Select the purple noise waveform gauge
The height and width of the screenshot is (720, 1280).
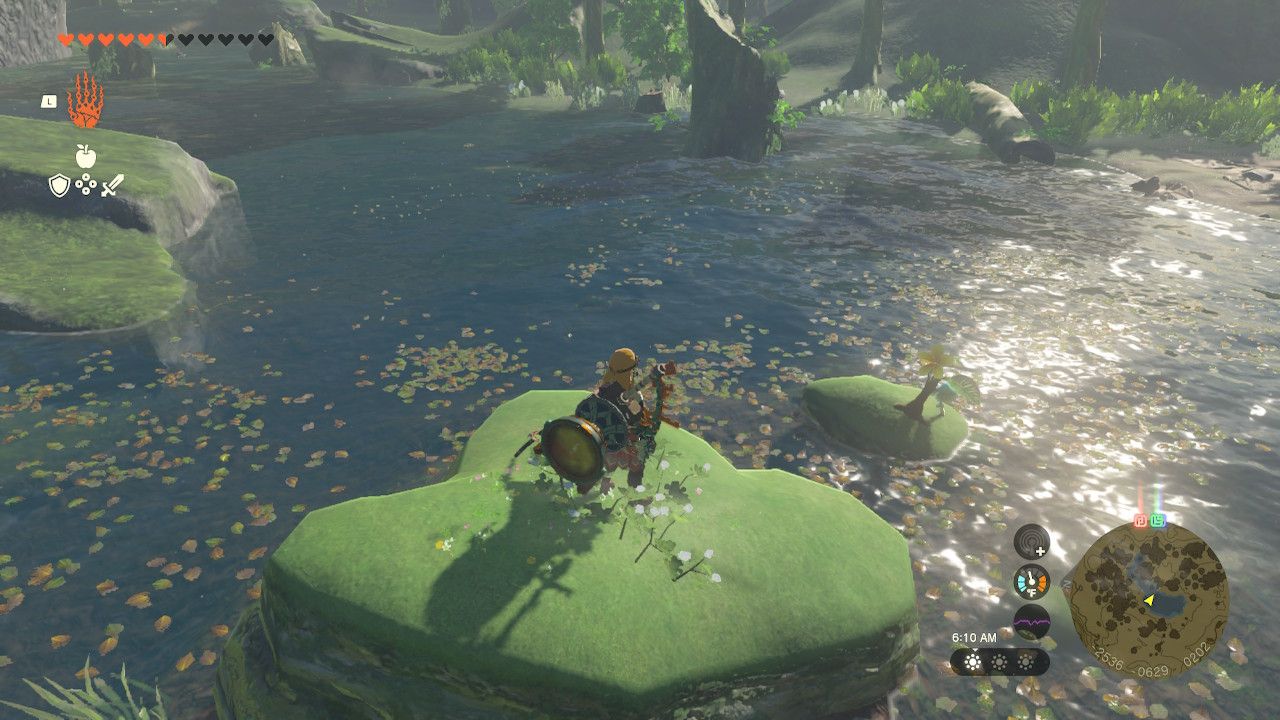pyautogui.click(x=1032, y=620)
